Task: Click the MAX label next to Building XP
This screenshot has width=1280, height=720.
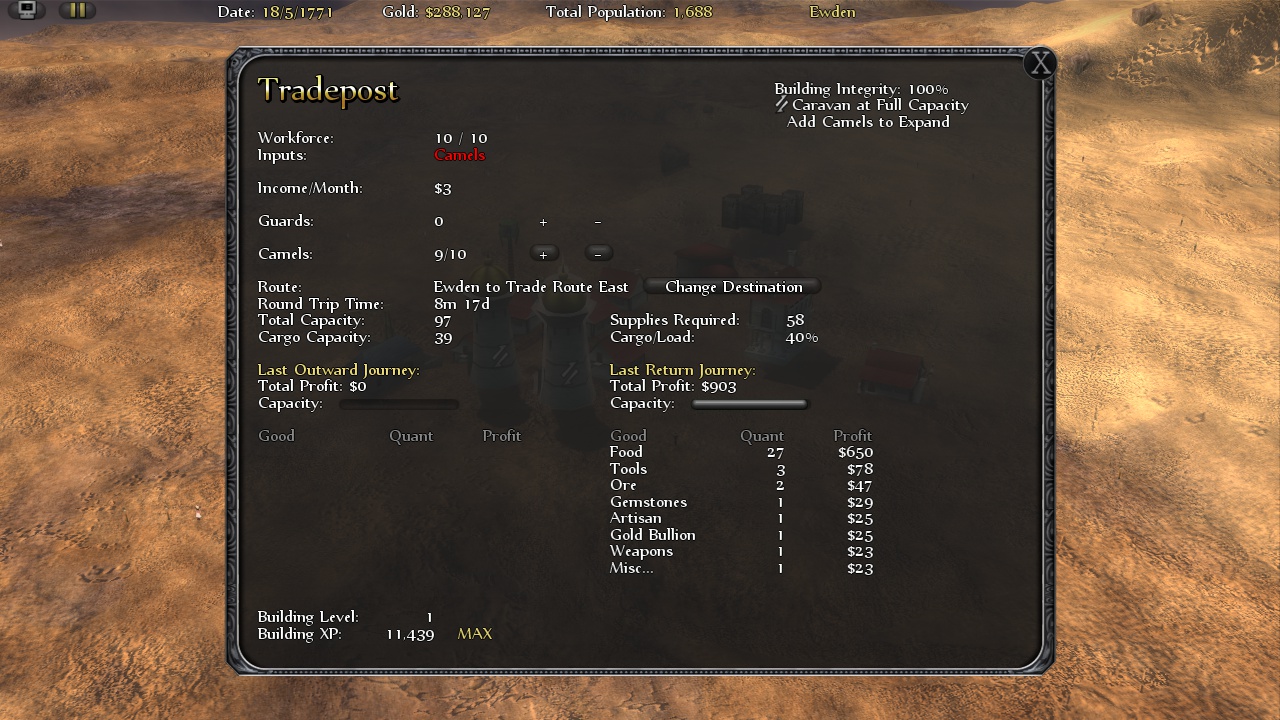Action: point(474,633)
